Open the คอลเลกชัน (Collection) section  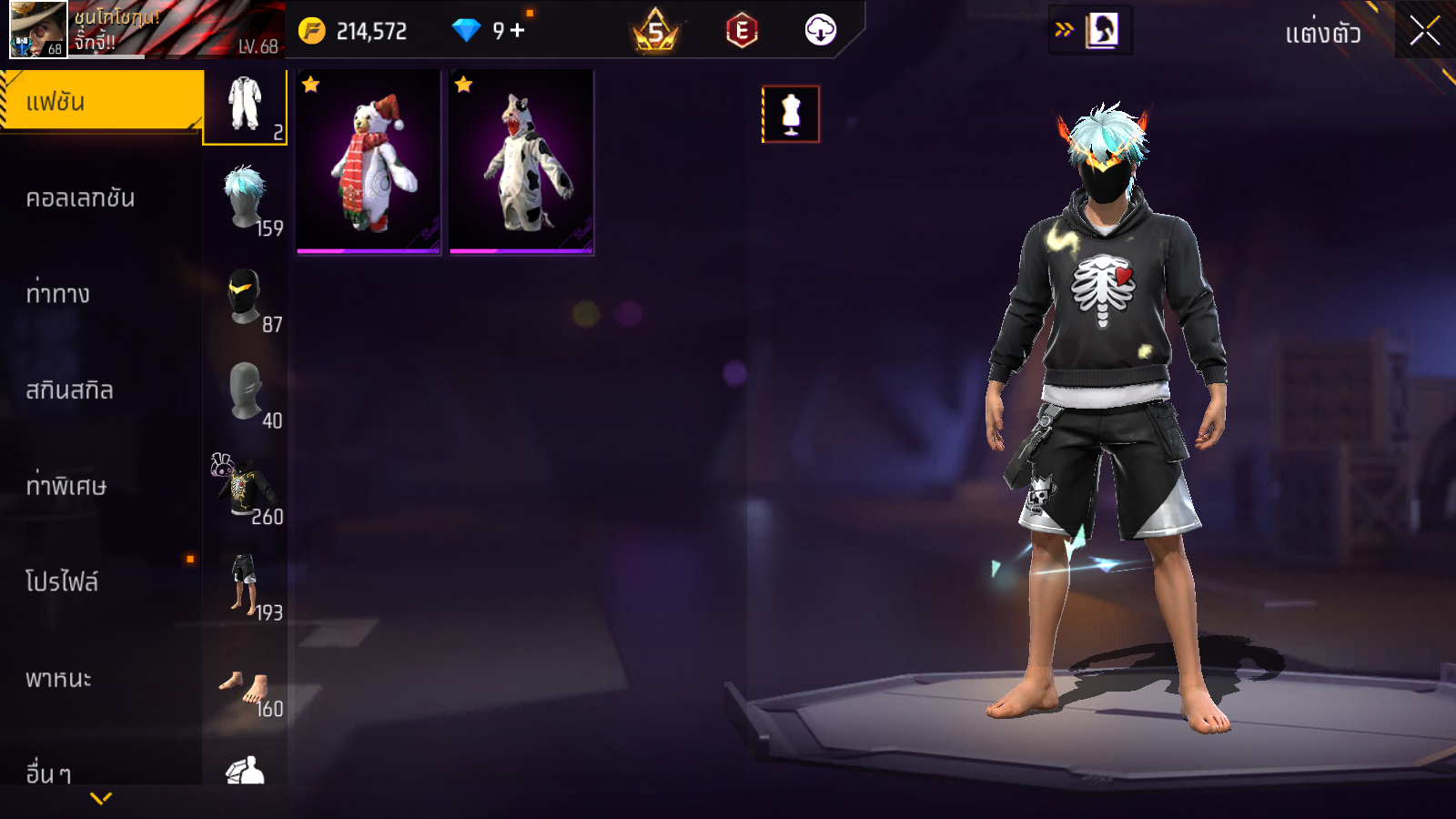pos(80,198)
